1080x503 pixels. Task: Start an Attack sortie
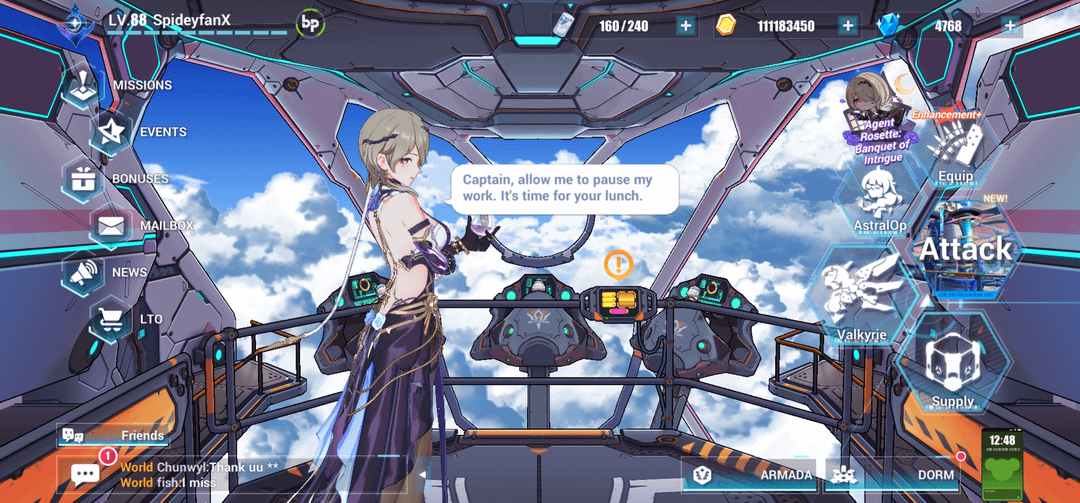point(965,248)
